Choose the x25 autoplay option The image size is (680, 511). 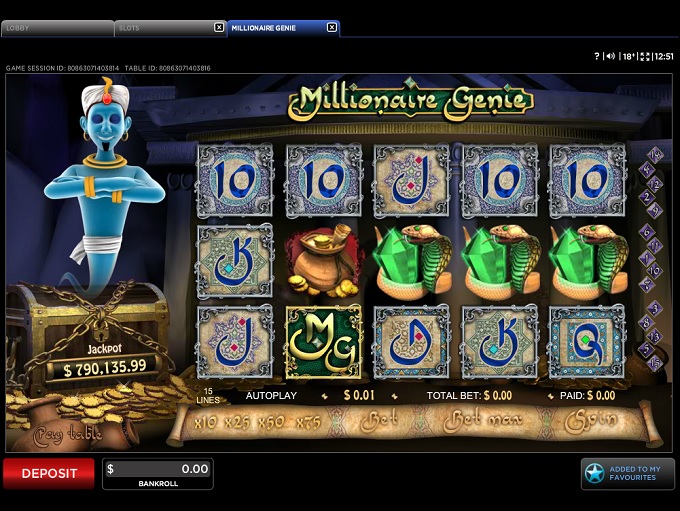[236, 421]
